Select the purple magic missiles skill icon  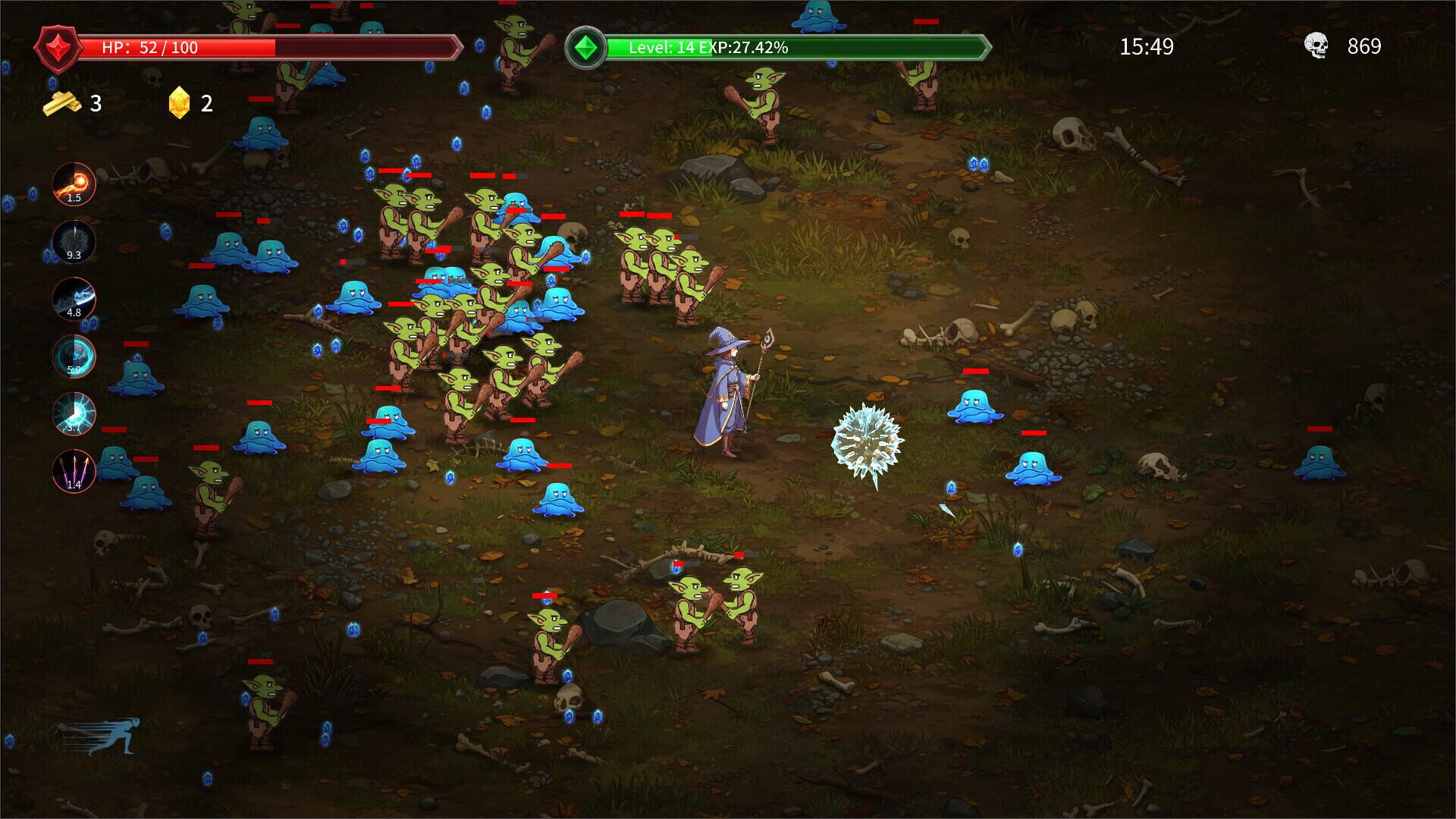(x=74, y=472)
